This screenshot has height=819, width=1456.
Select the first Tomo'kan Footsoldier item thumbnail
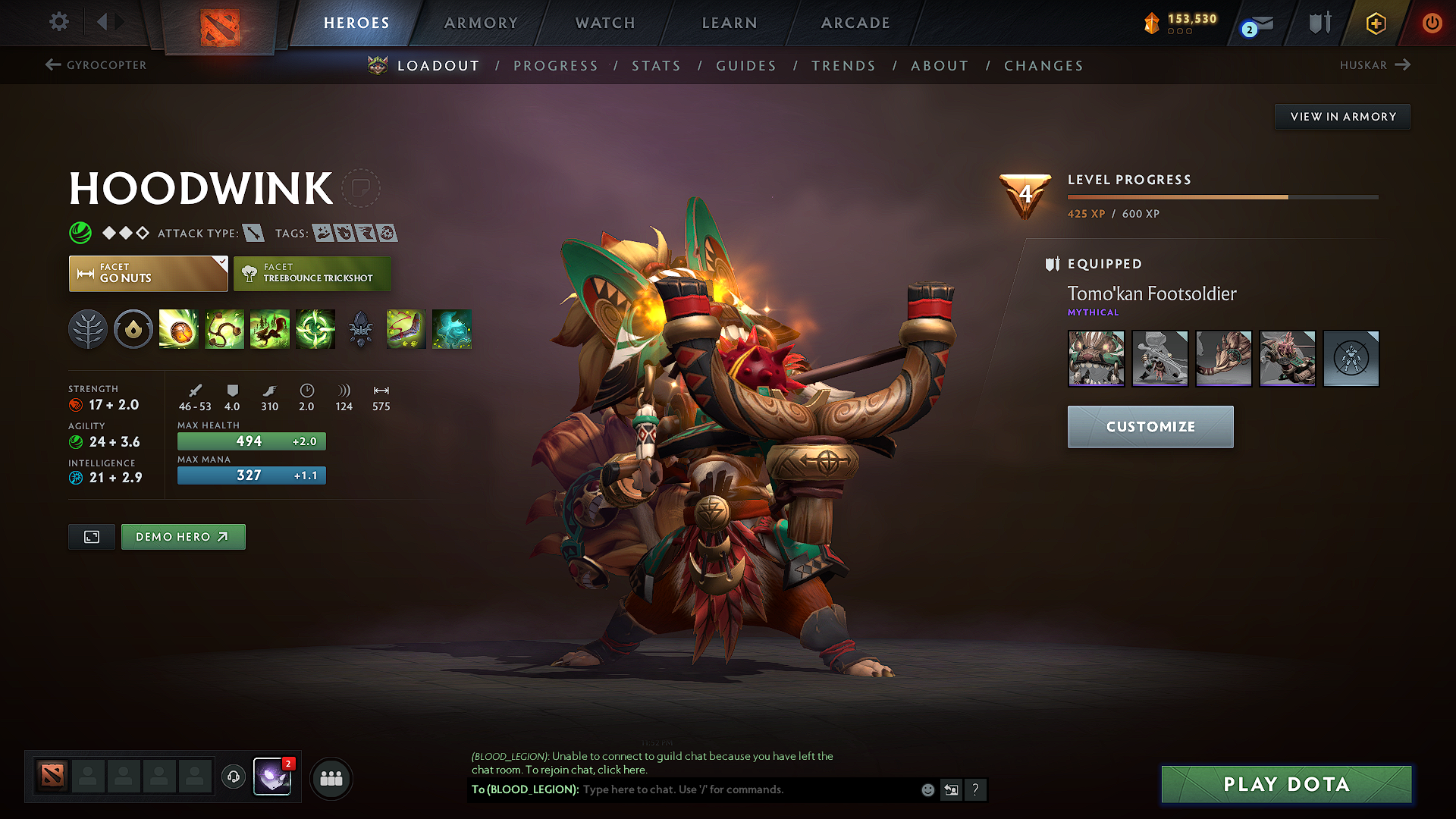1096,358
